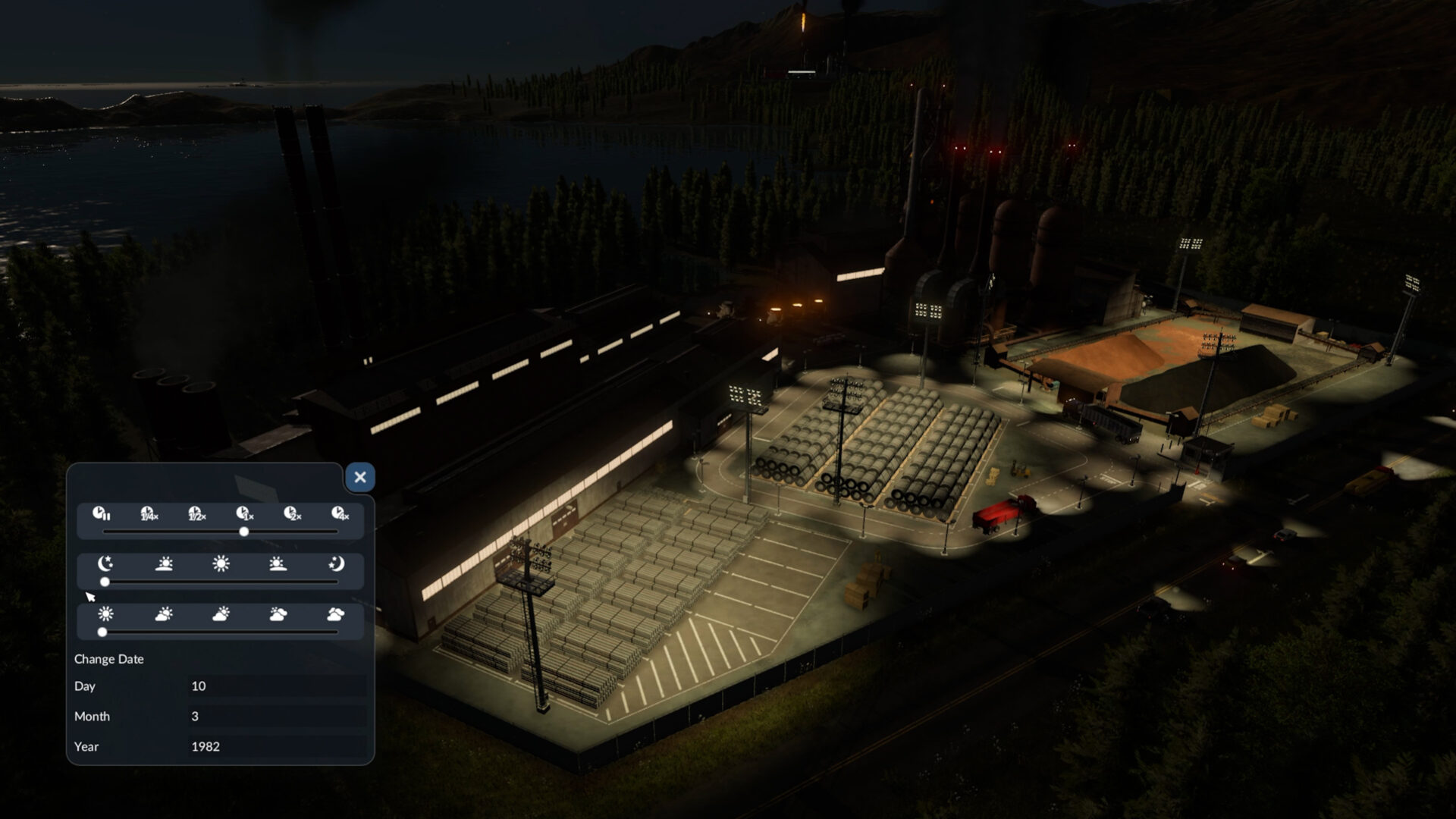Edit the Day field showing 10
Screen dimensions: 1456x819
277,686
